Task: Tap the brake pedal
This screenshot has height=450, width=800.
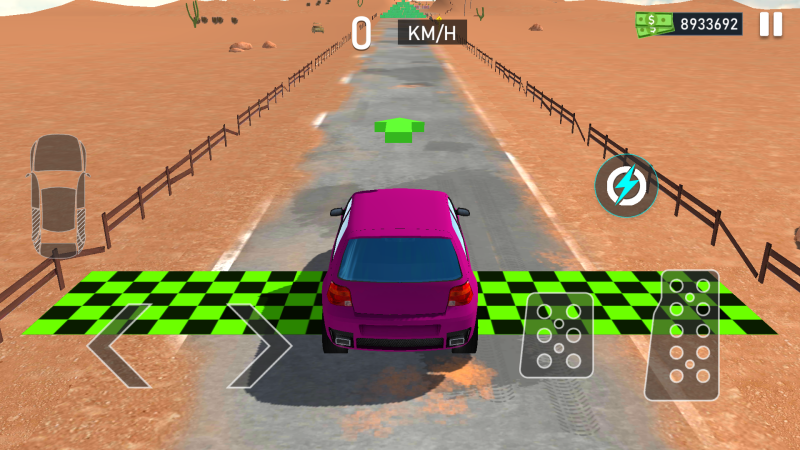Action: tap(556, 335)
